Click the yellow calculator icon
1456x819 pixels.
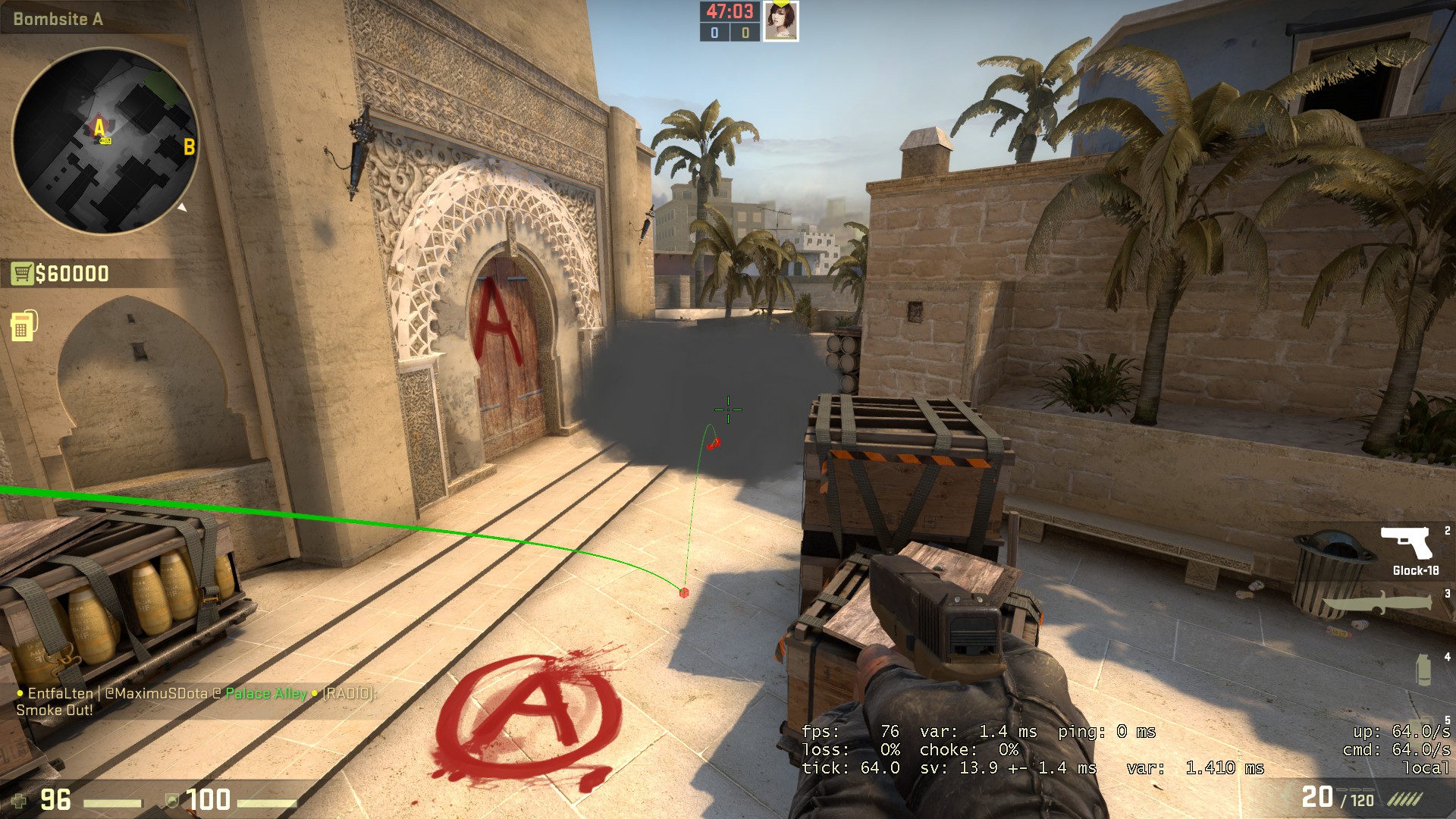pos(23,326)
